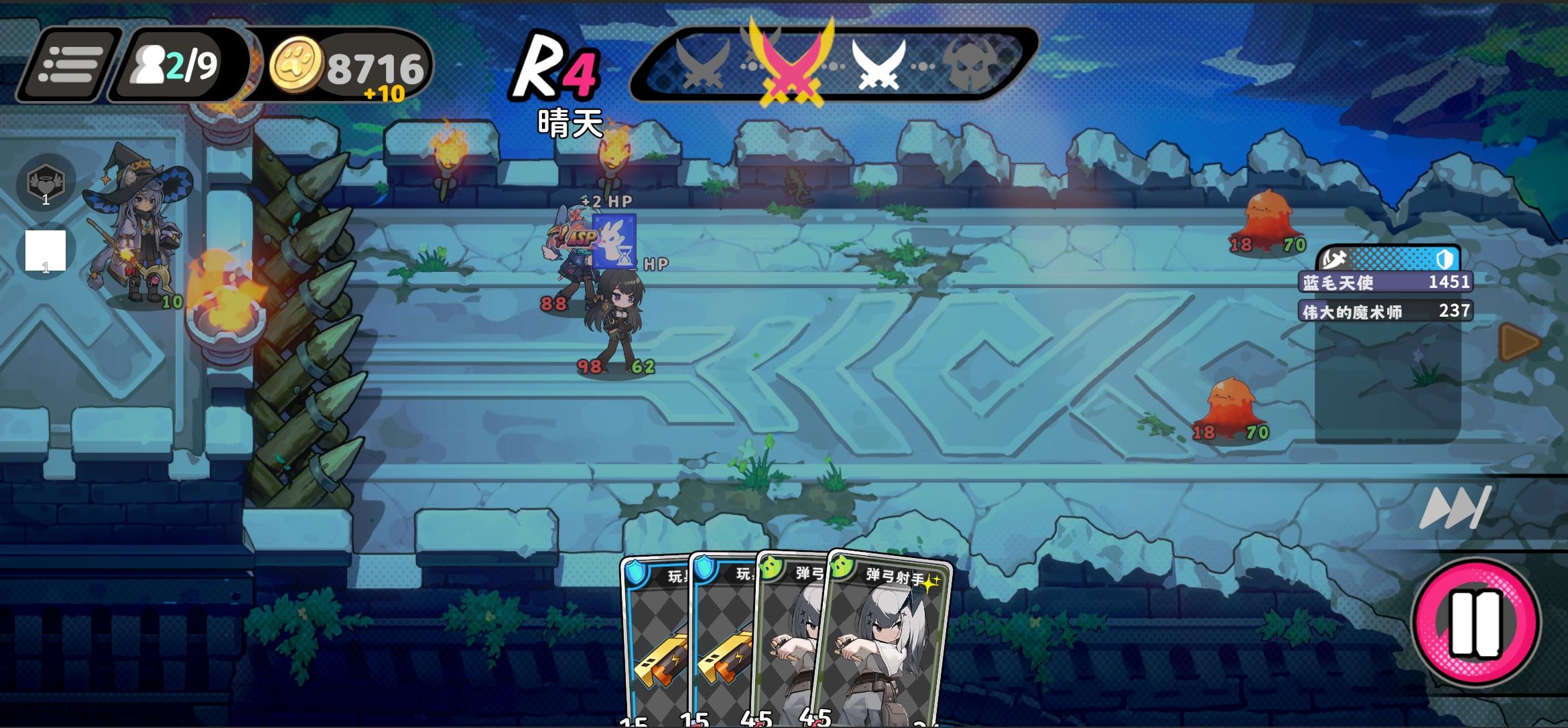Click the blank white square synergy icon
Screen dimensions: 1568x728
click(x=46, y=250)
